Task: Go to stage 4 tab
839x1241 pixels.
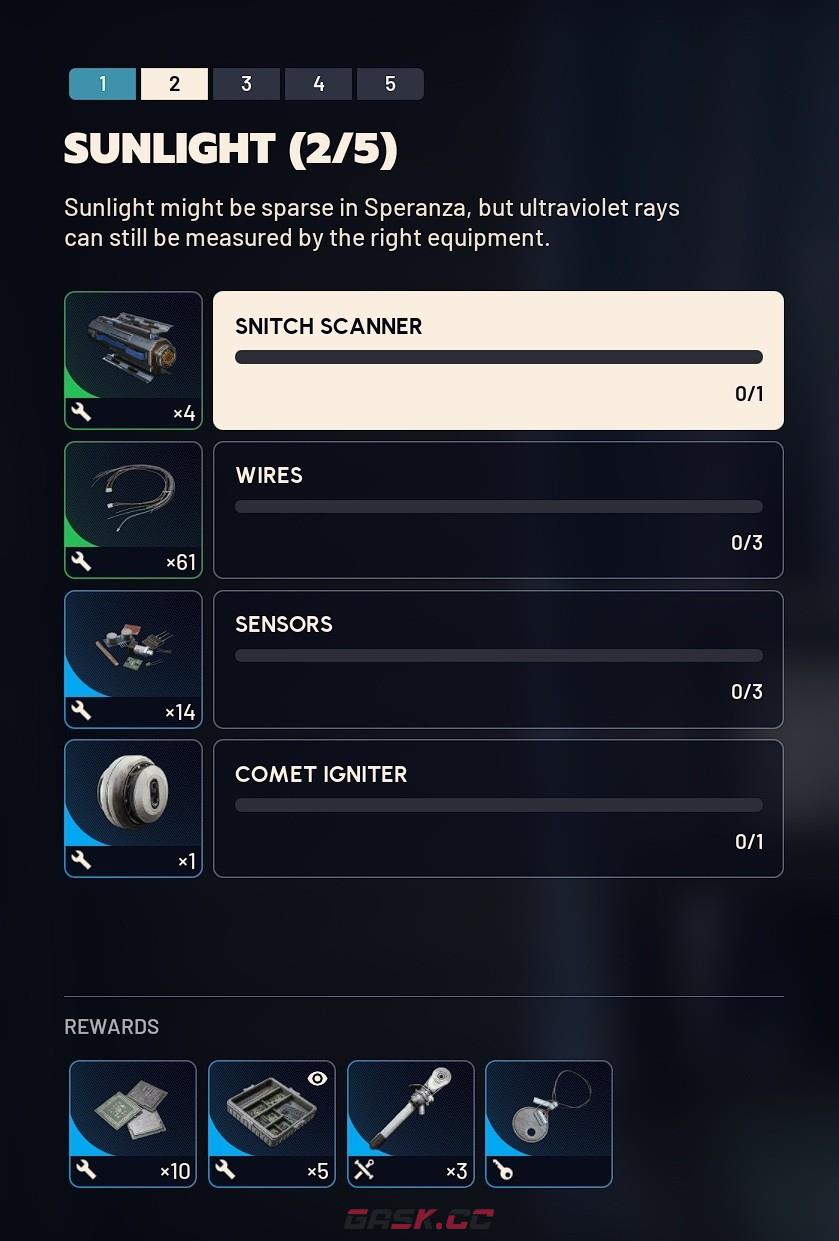Action: pyautogui.click(x=318, y=84)
